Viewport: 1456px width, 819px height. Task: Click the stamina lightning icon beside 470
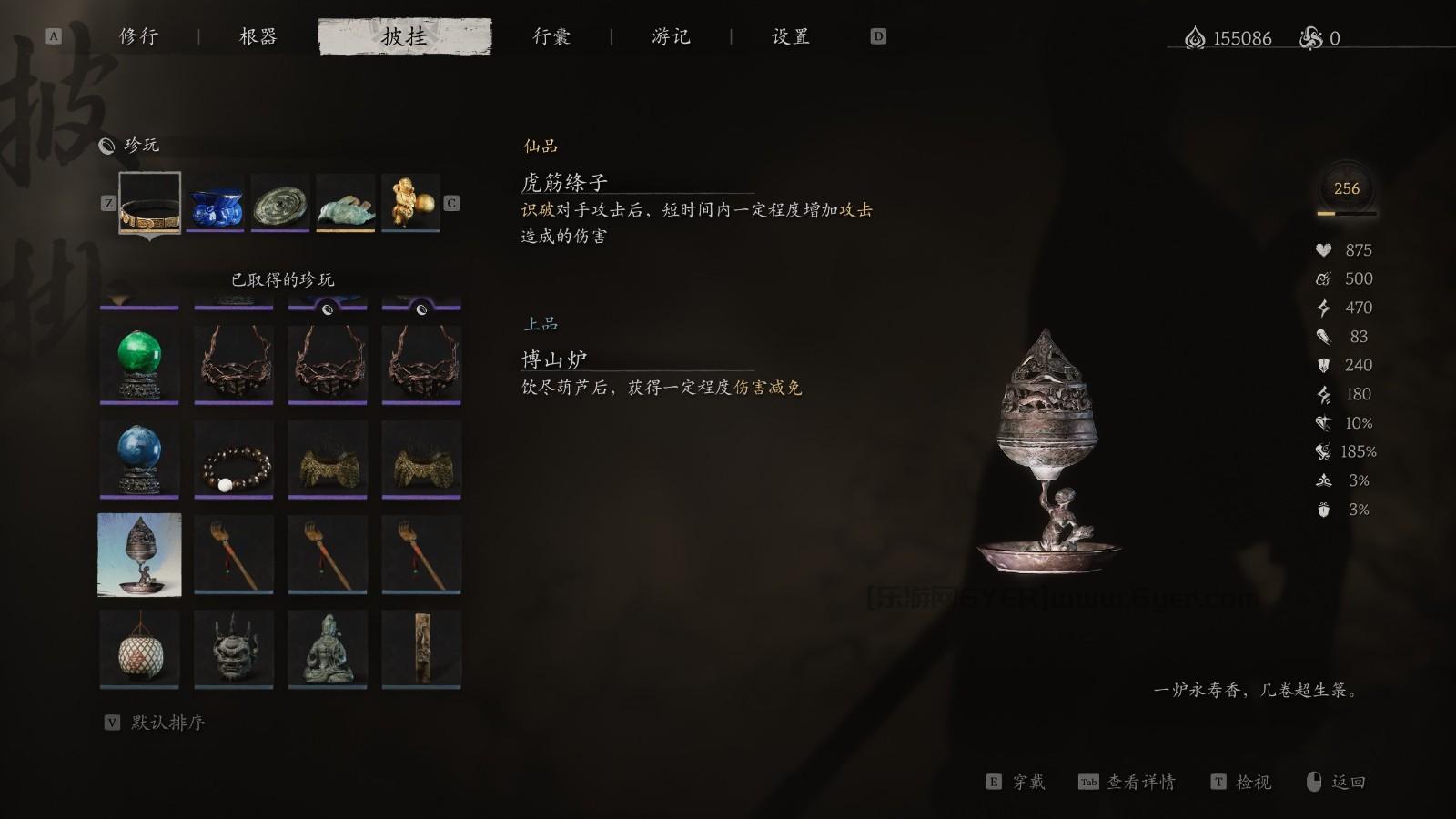[x=1324, y=308]
